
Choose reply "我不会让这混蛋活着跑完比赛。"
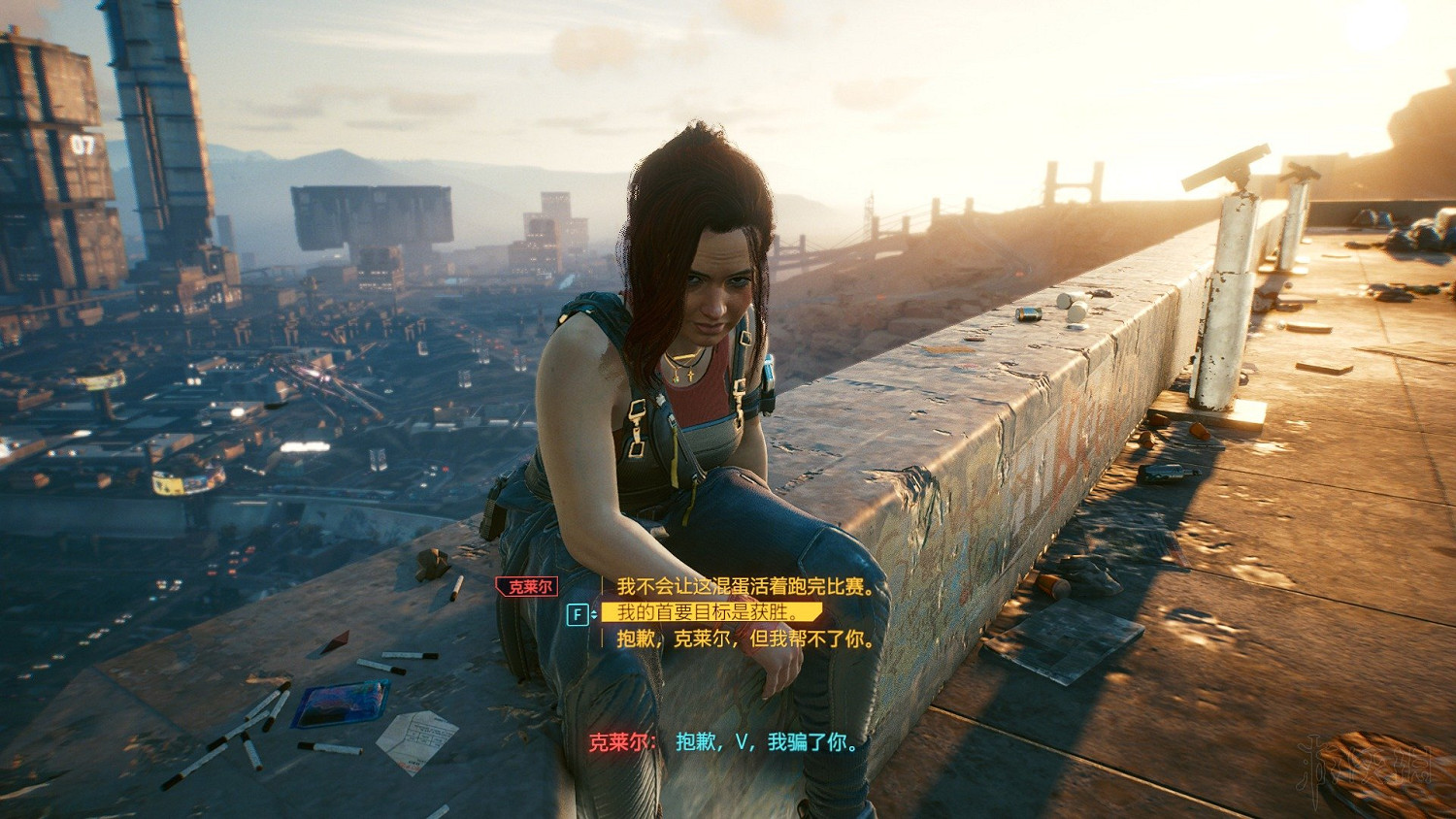(745, 586)
